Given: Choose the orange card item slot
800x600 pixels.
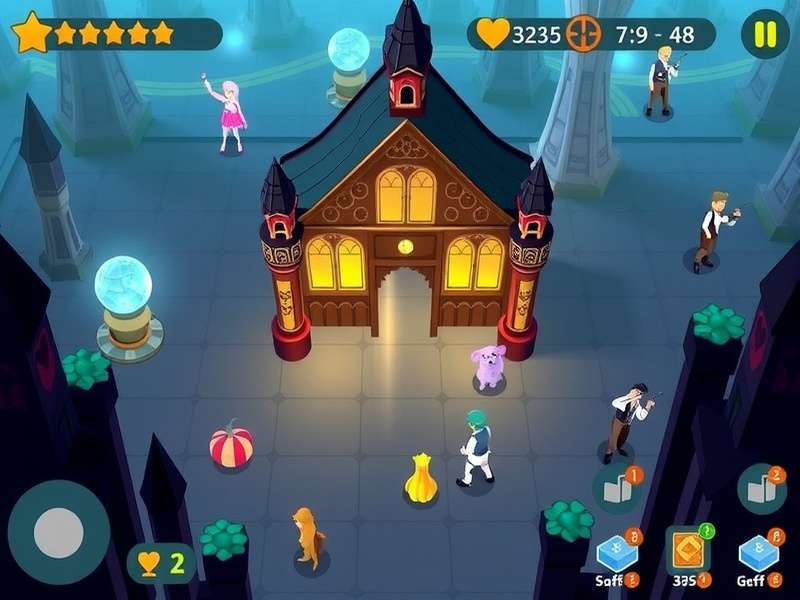Looking at the screenshot, I should (x=687, y=550).
